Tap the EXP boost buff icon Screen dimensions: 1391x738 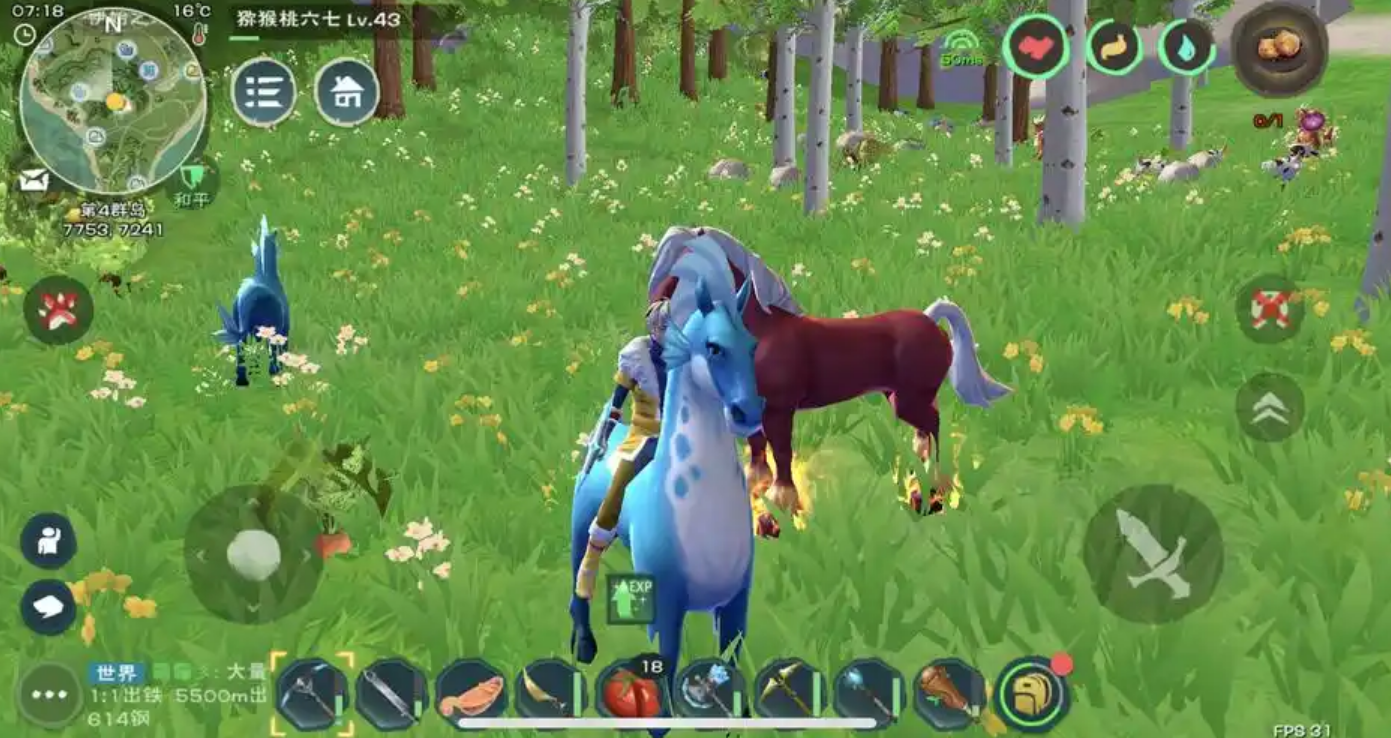click(x=630, y=598)
